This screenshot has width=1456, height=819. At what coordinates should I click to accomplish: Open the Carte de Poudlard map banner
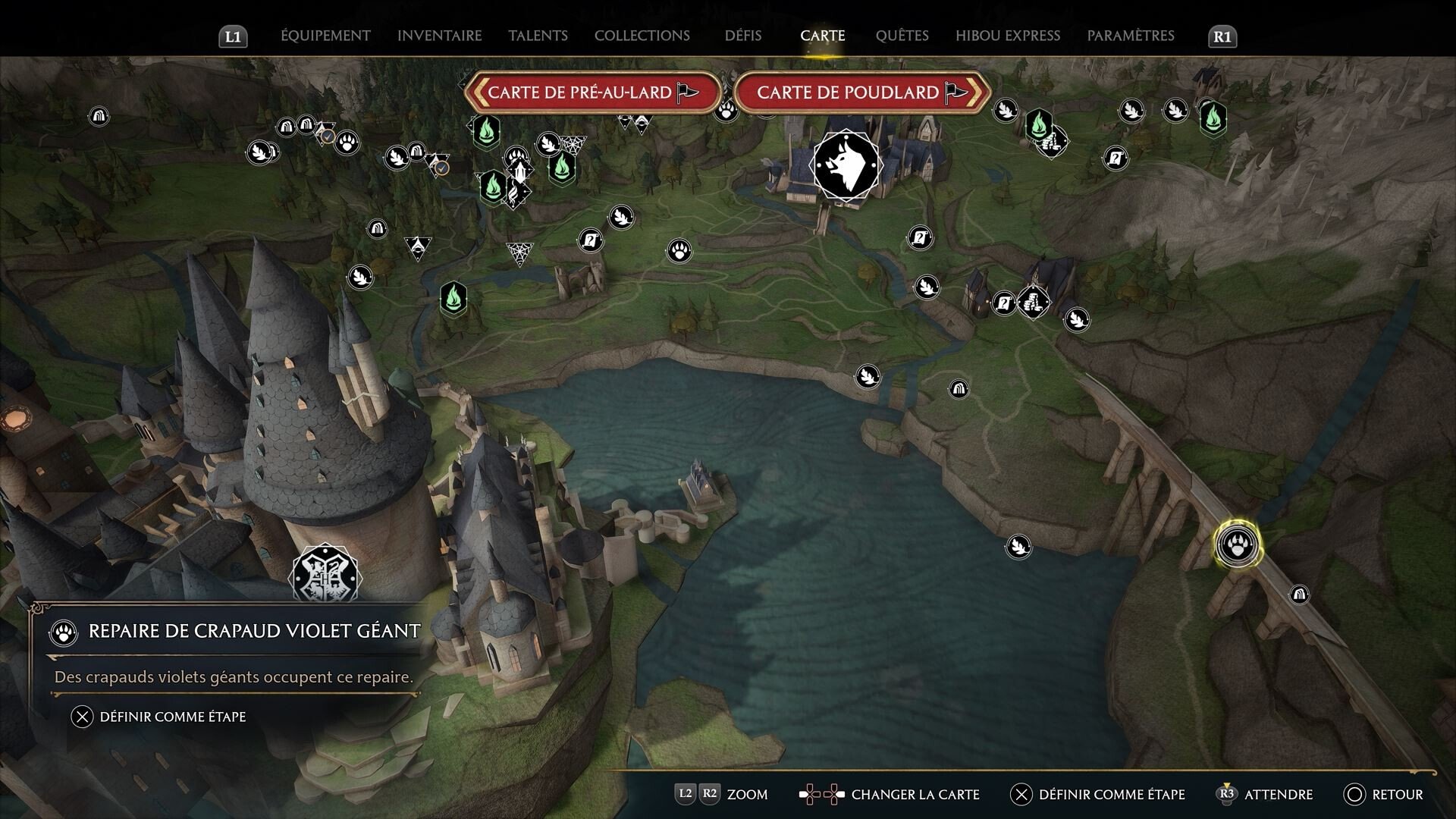point(849,92)
